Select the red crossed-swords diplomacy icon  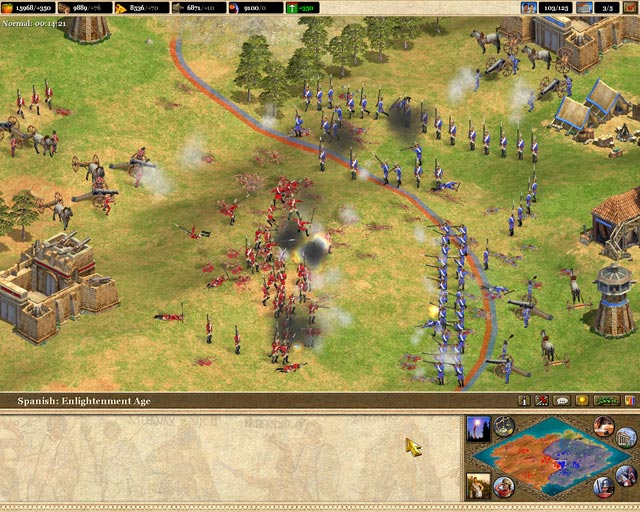542,400
